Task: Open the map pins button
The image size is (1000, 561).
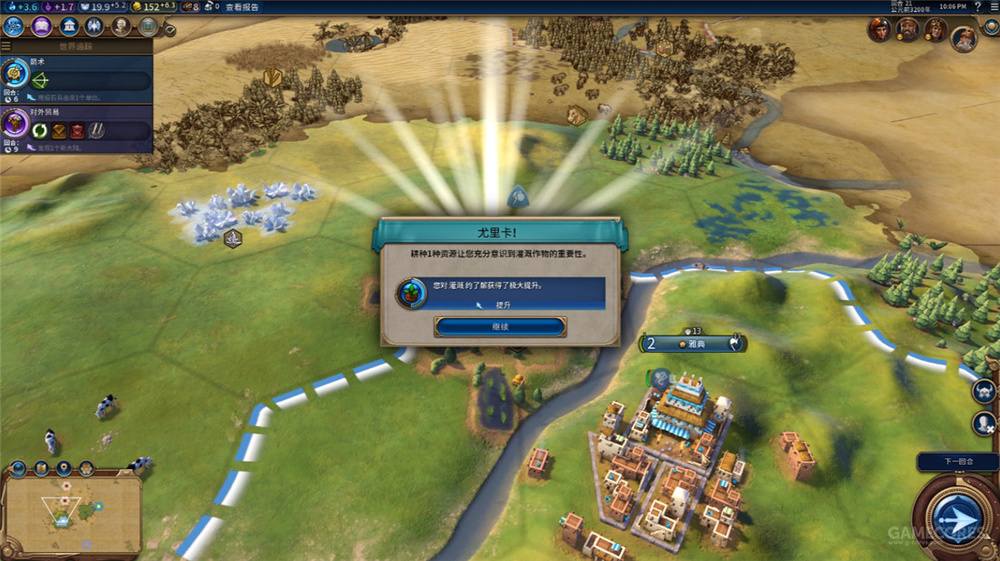Action: [64, 468]
